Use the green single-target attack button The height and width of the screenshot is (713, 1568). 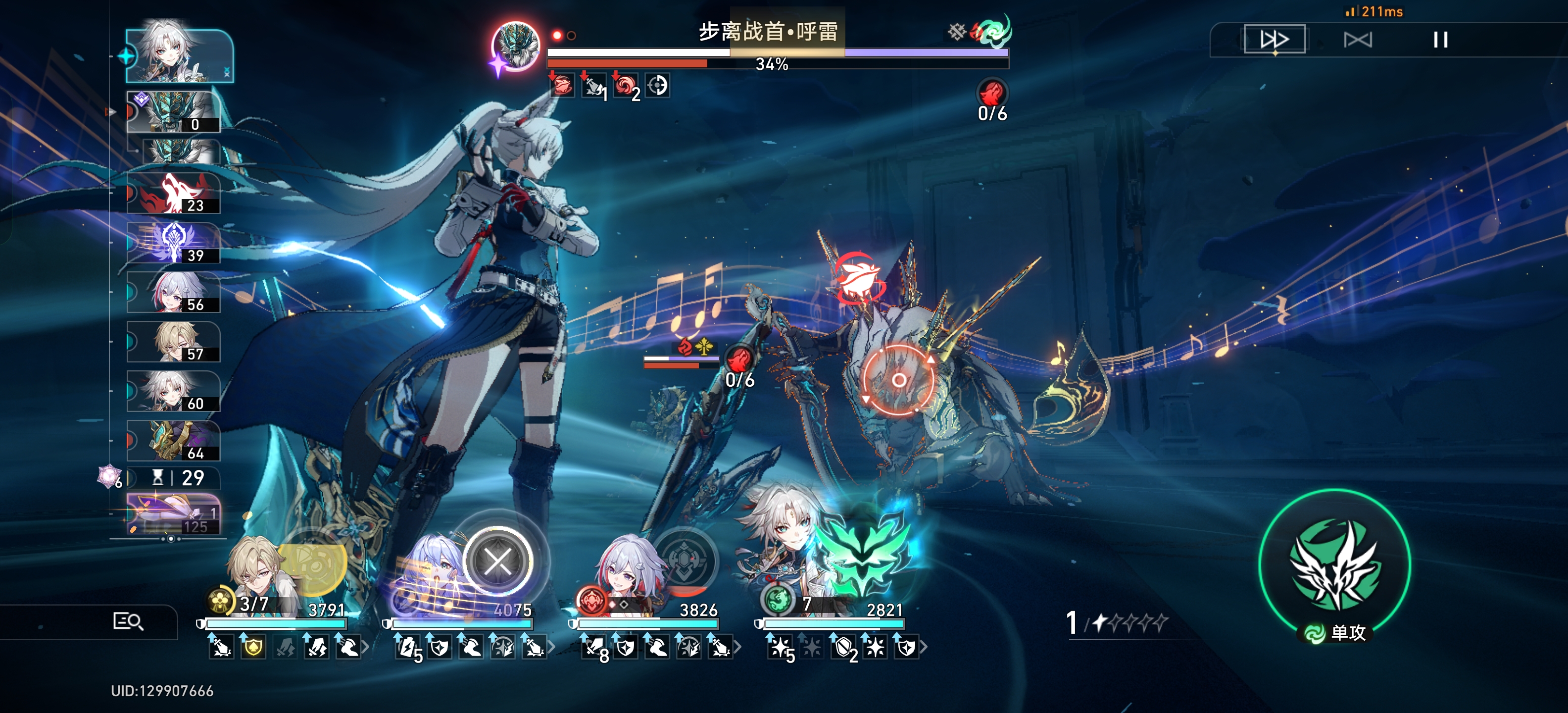[1334, 565]
